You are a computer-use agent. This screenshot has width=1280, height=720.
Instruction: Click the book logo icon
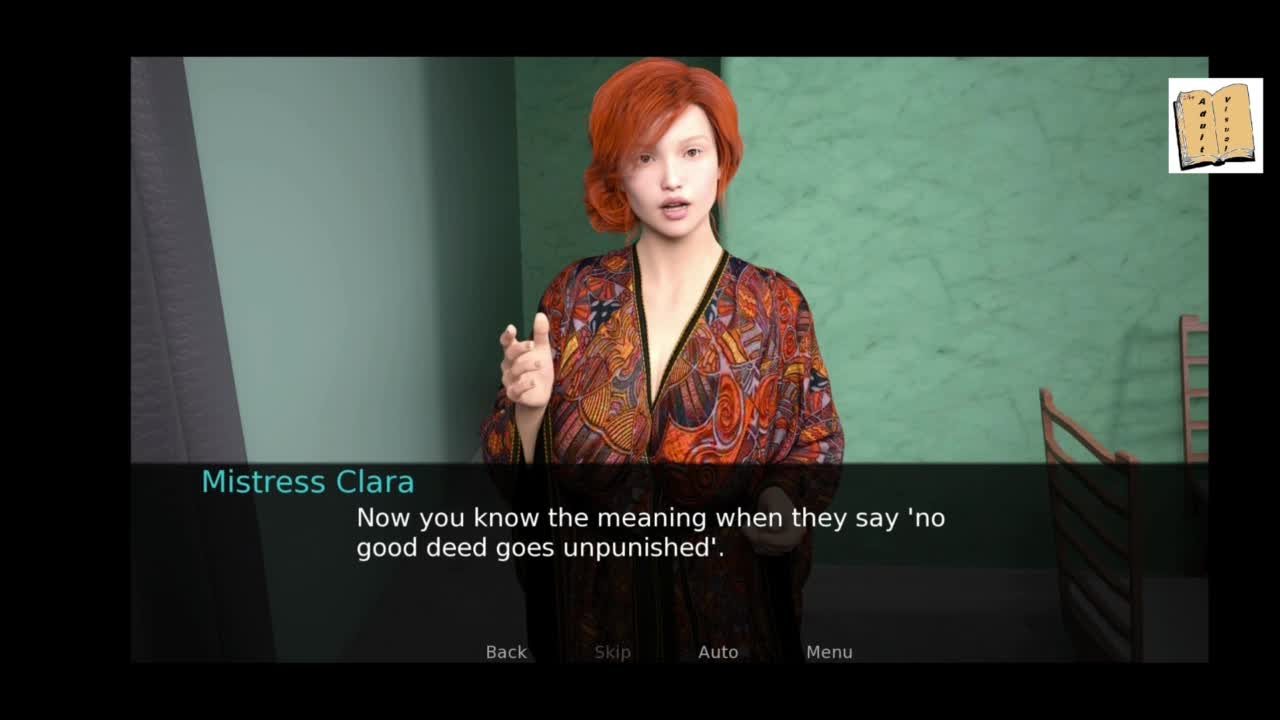(x=1215, y=126)
